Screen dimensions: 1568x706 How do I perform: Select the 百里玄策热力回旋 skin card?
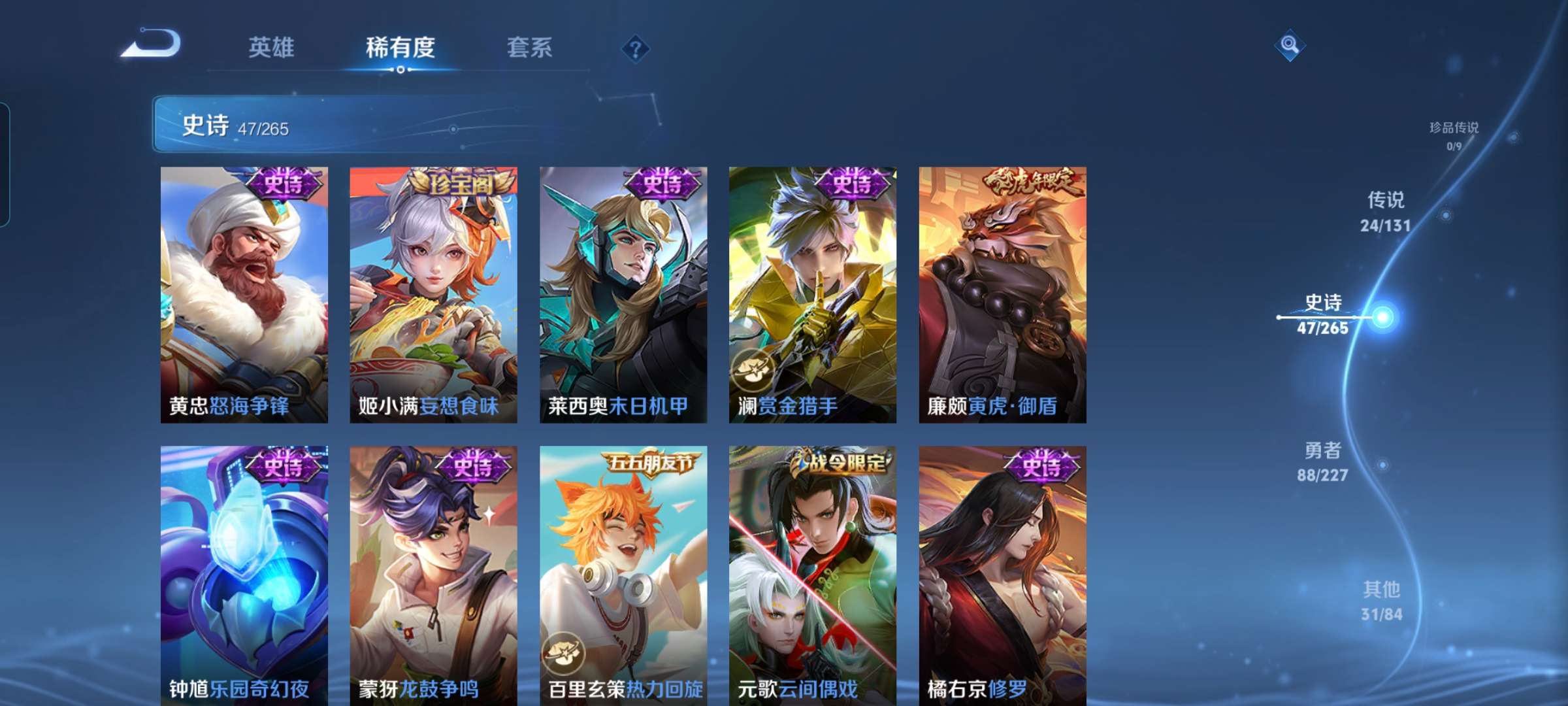(x=623, y=575)
